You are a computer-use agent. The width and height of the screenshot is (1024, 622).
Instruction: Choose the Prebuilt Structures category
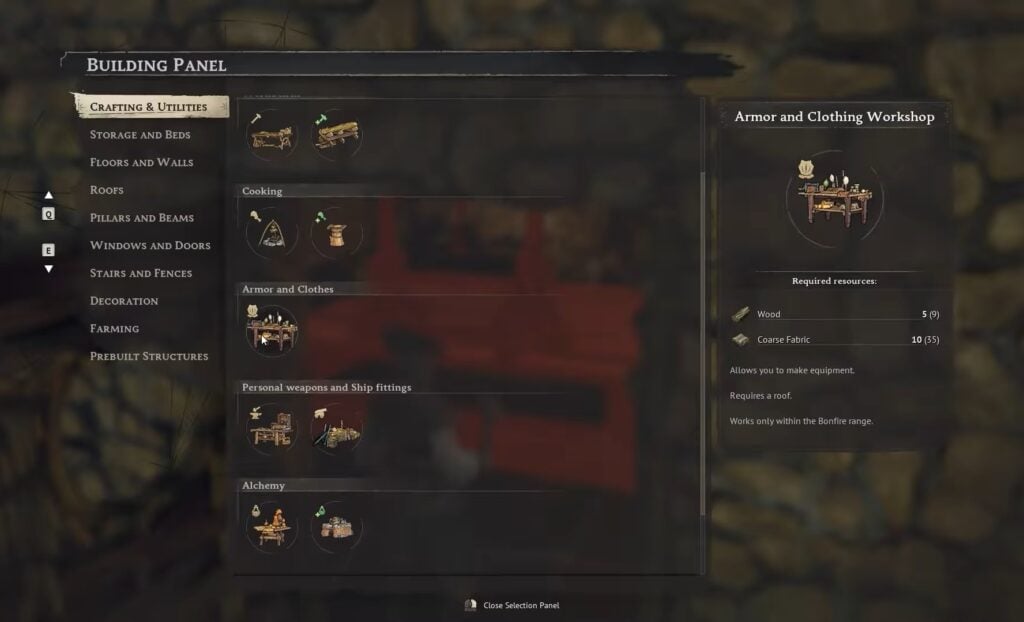[149, 356]
